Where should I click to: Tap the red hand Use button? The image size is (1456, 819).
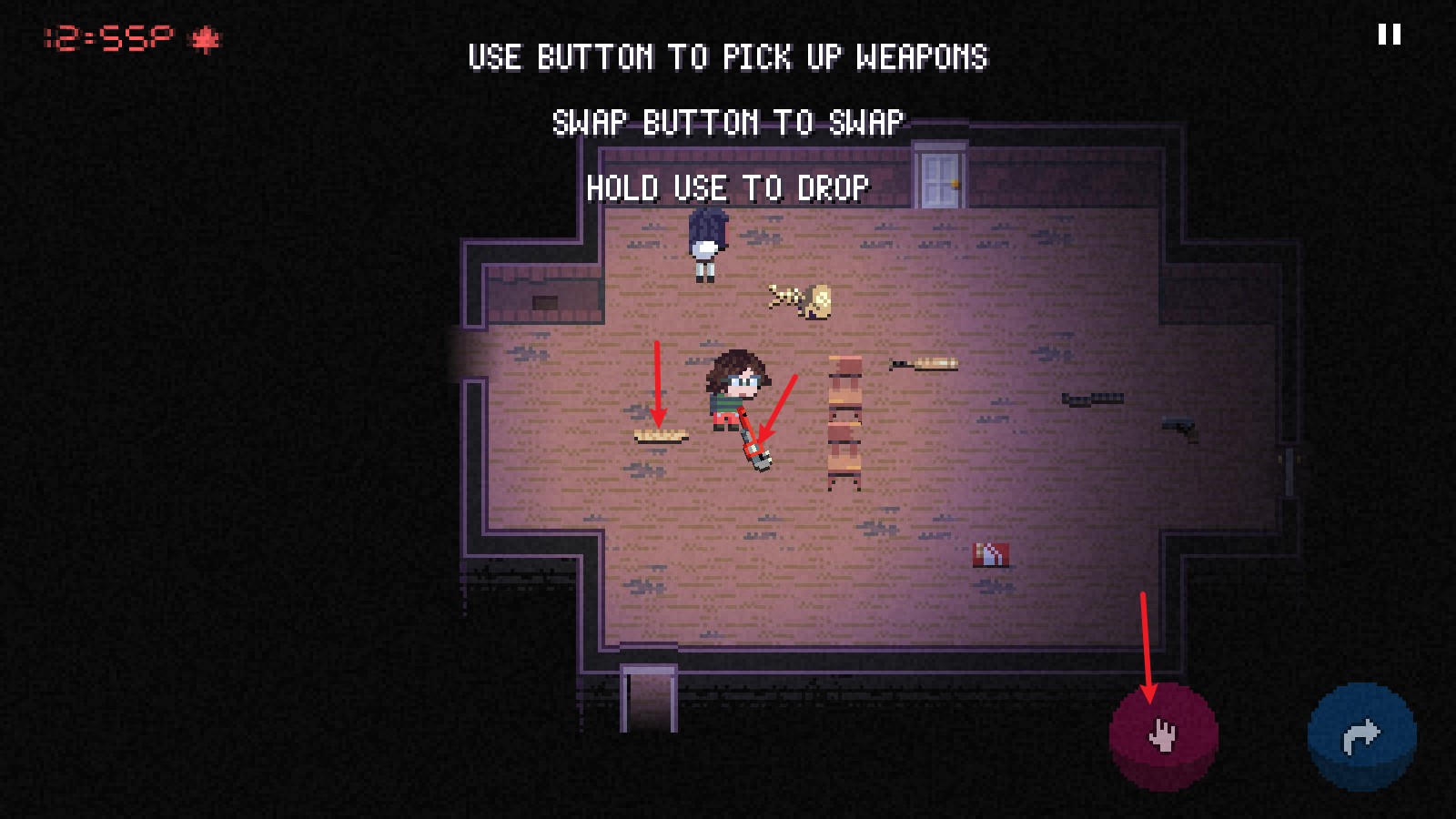coord(1163,734)
